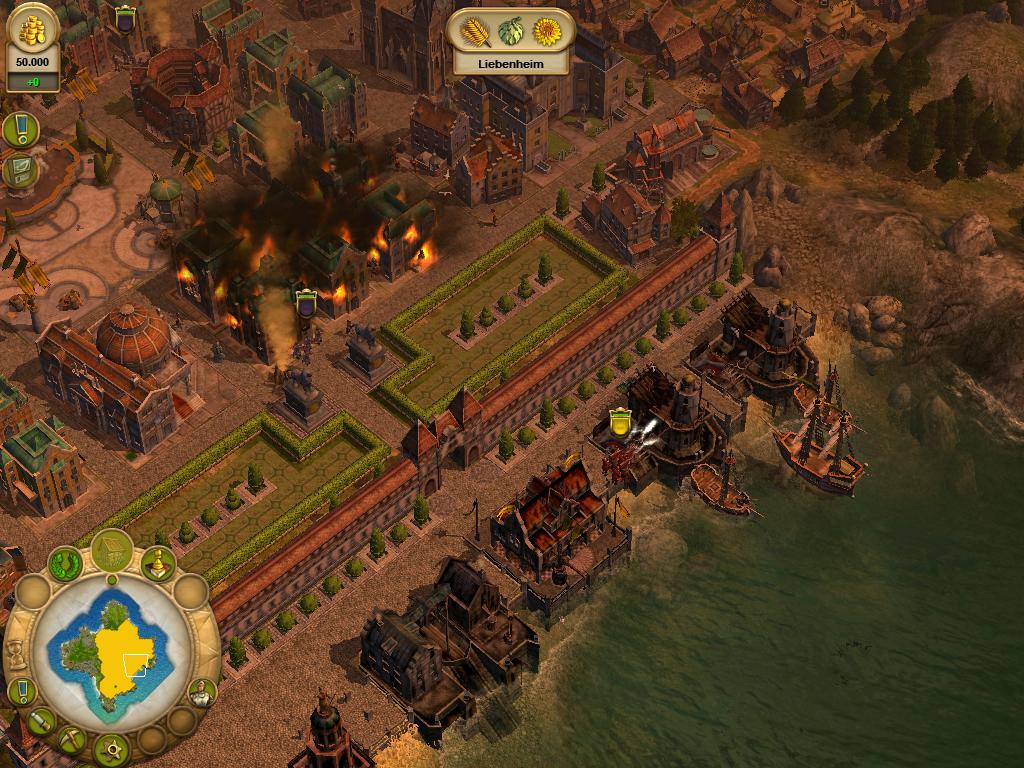Click the exclamation icon below the gold counter
Image resolution: width=1024 pixels, height=768 pixels.
(20, 129)
